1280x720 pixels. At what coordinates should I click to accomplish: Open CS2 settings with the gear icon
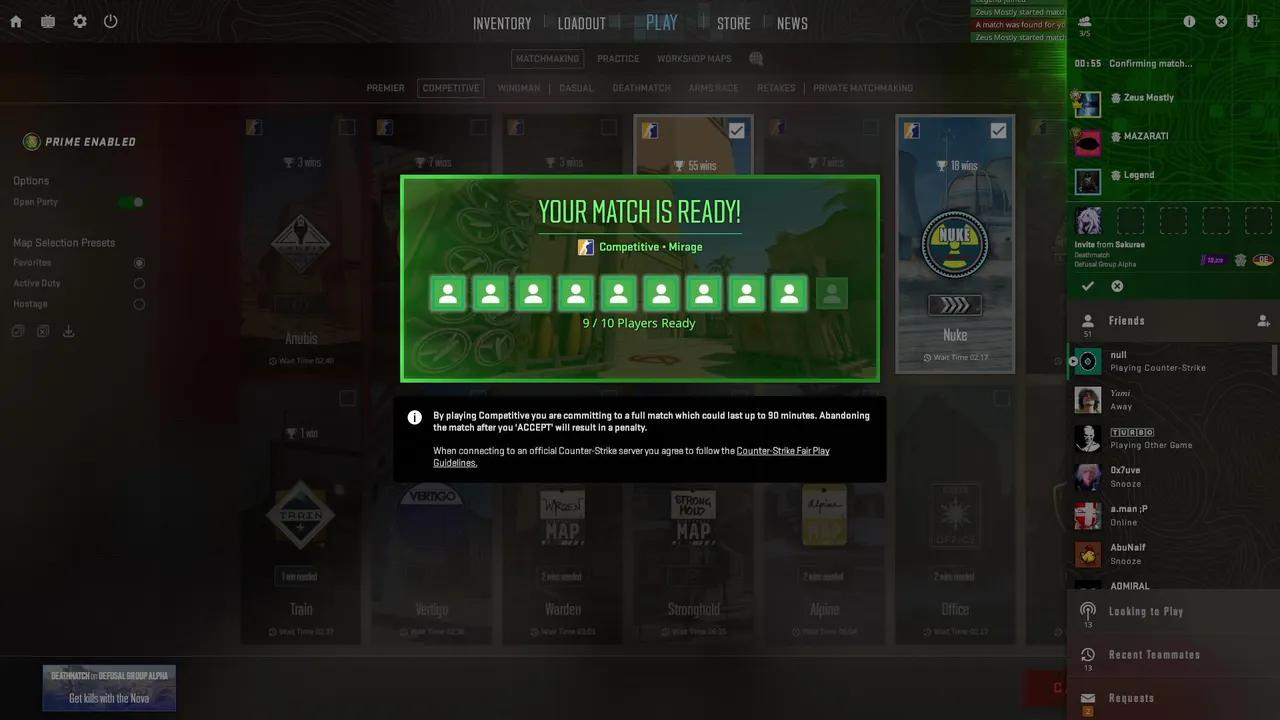(x=79, y=21)
